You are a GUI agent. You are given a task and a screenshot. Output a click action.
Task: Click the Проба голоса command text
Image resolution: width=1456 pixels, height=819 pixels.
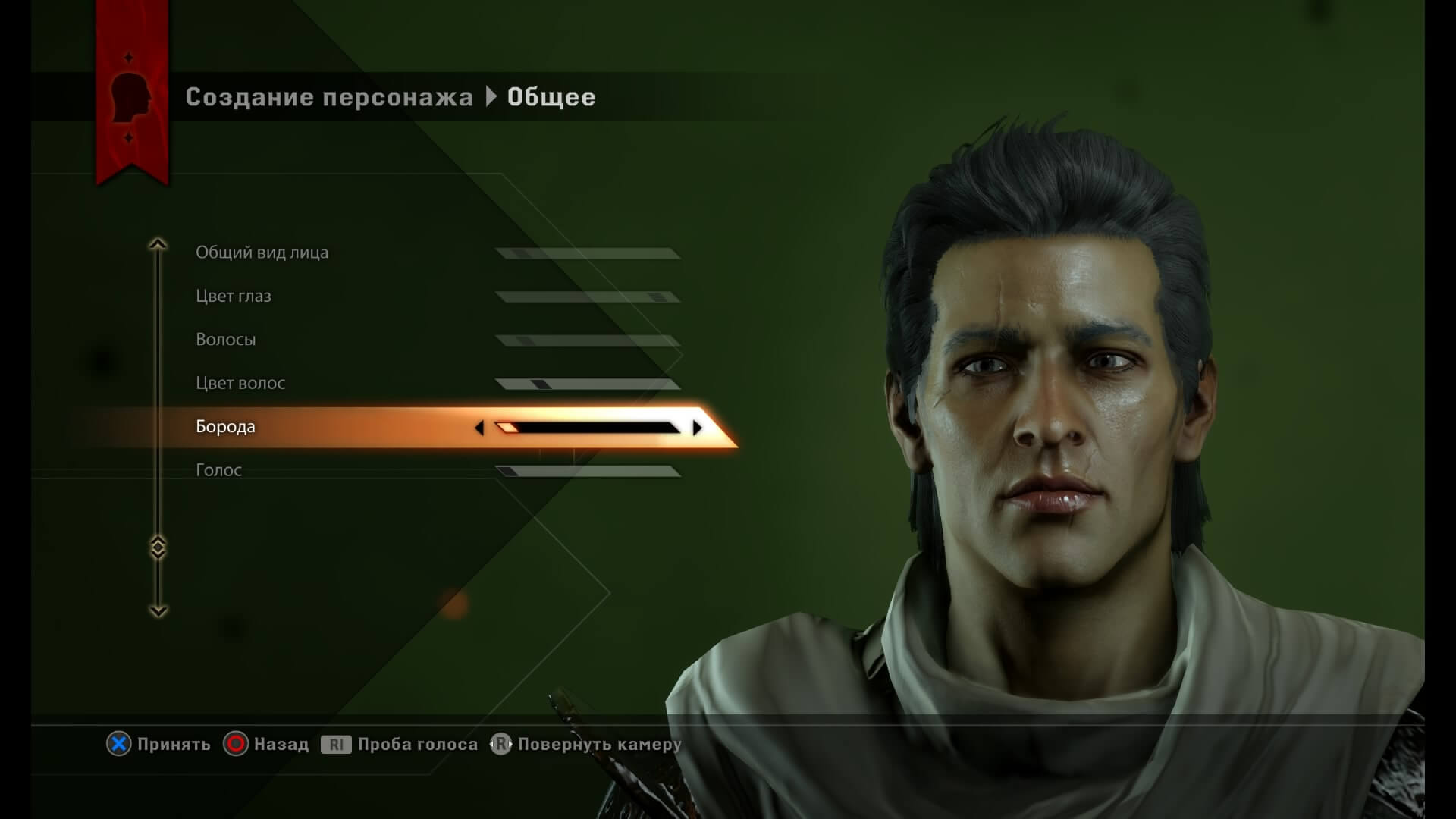(x=416, y=744)
